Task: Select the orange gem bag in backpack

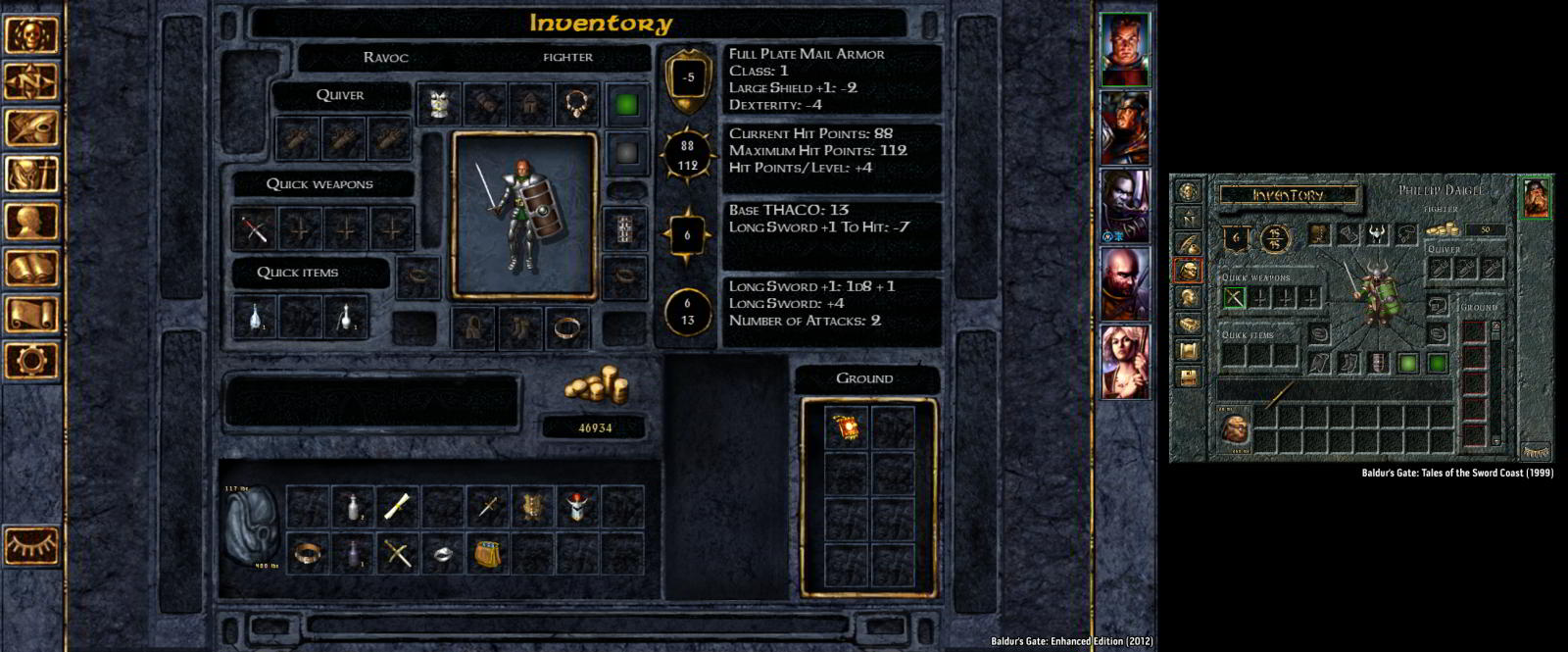Action: click(488, 554)
